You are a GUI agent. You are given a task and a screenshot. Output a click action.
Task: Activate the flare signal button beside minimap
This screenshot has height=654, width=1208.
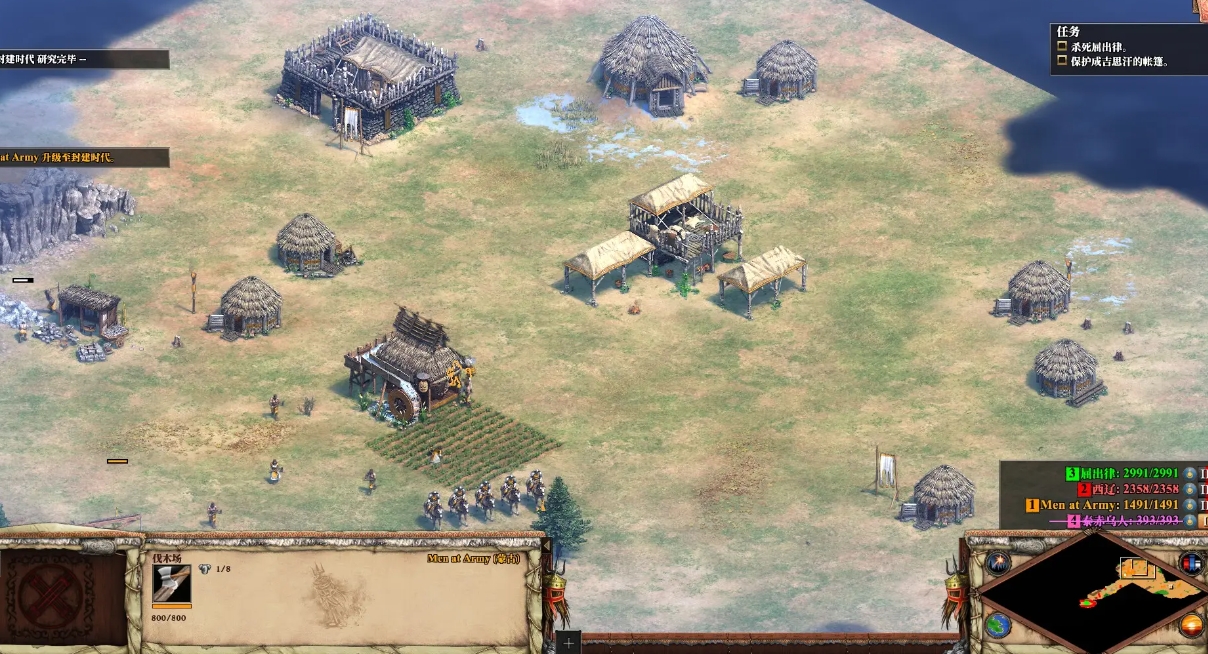click(x=998, y=563)
